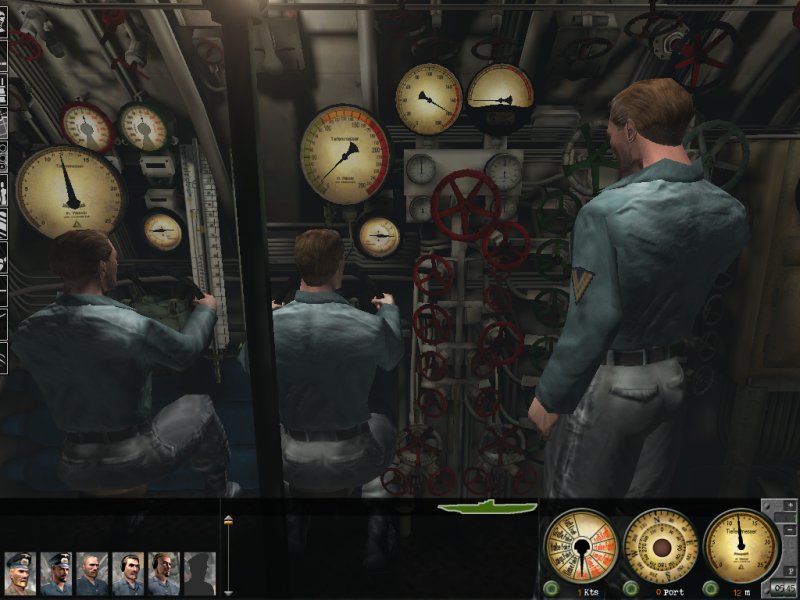Choose the bare-headed officer portrait
Image resolution: width=800 pixels, height=600 pixels.
[x=92, y=573]
